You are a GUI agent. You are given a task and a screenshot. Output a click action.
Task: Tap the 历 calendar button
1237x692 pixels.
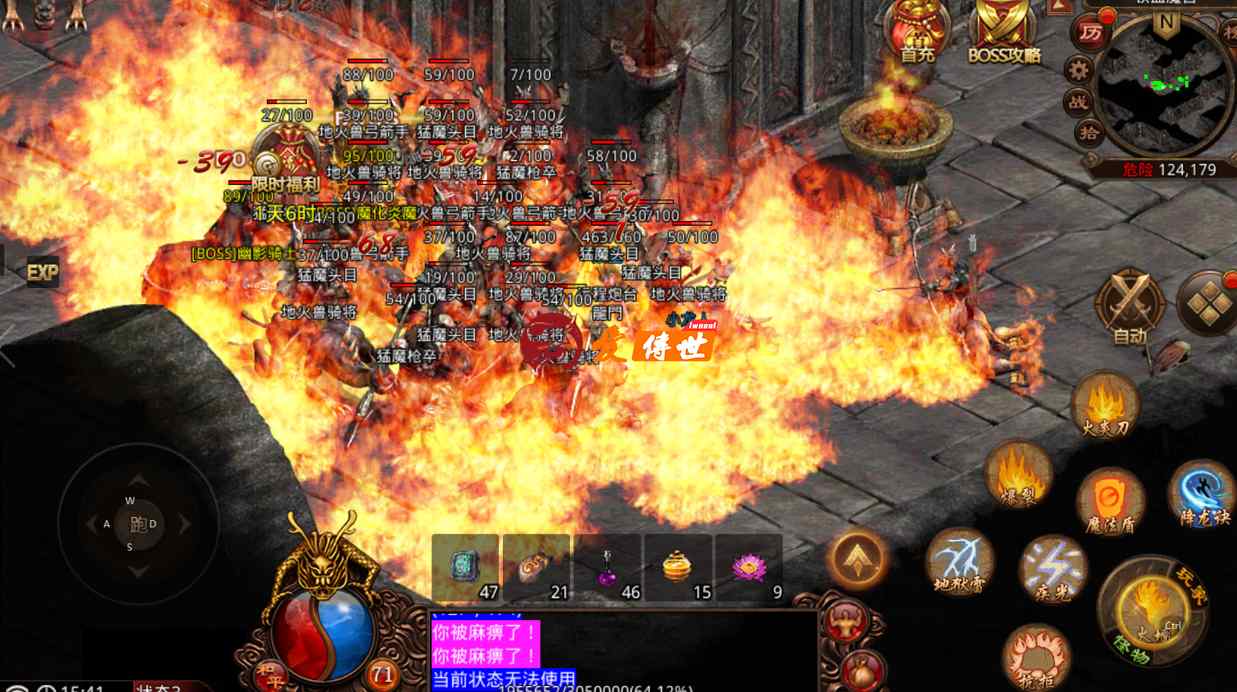(x=1090, y=33)
